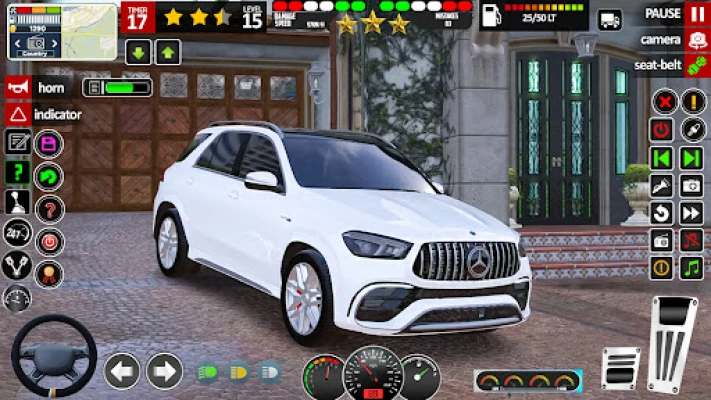Viewport: 711px width, 400px height.
Task: Pause the game
Action: pos(697,14)
